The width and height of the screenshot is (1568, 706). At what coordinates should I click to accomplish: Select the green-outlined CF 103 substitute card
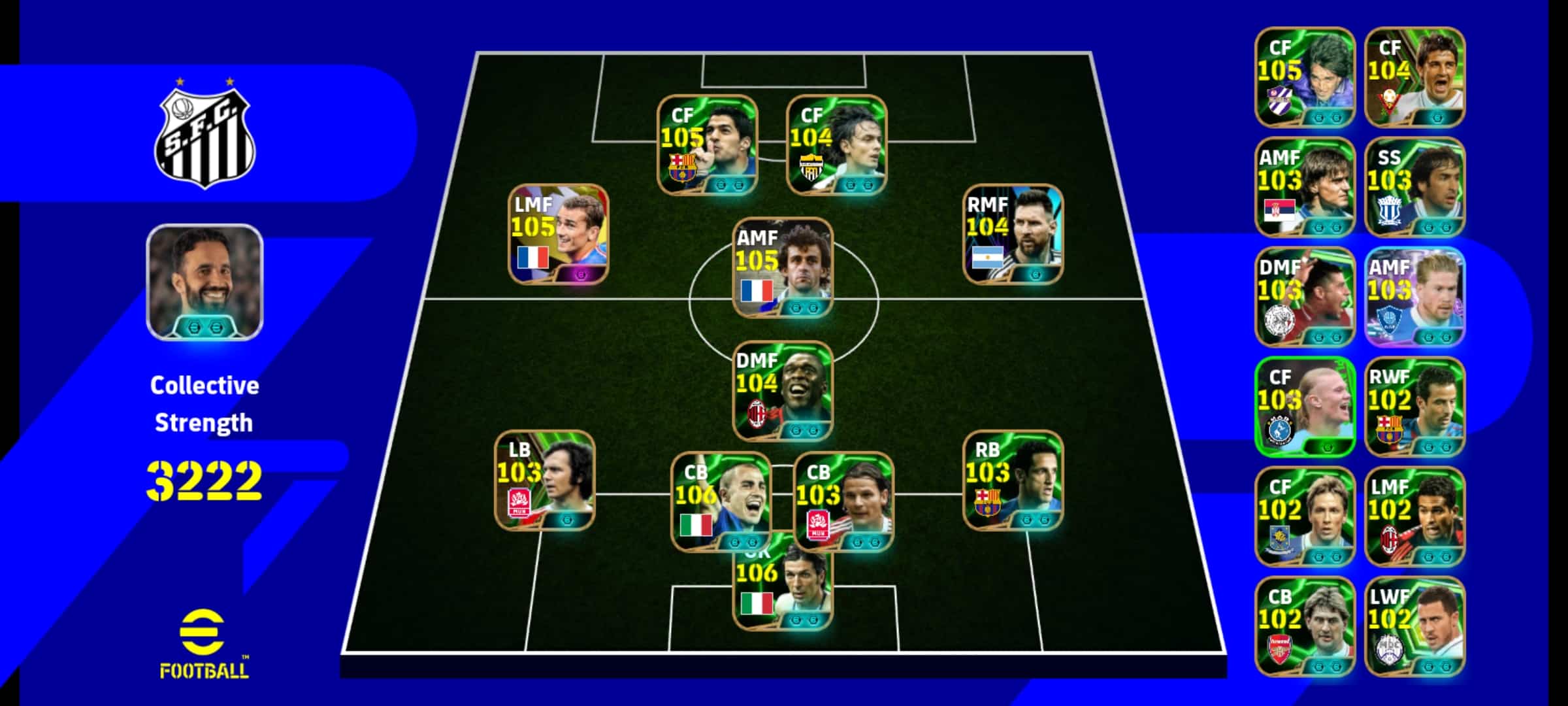[1305, 407]
